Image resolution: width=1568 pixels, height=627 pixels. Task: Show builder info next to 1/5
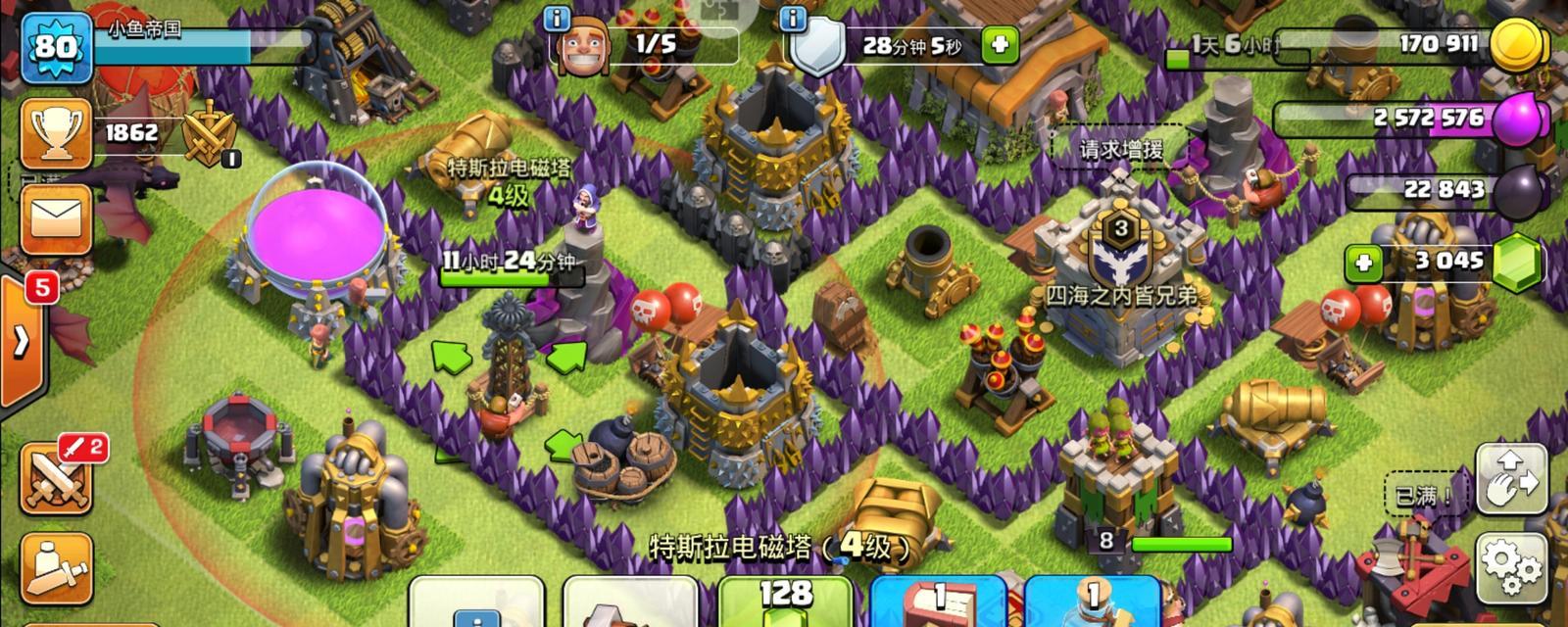(557, 19)
